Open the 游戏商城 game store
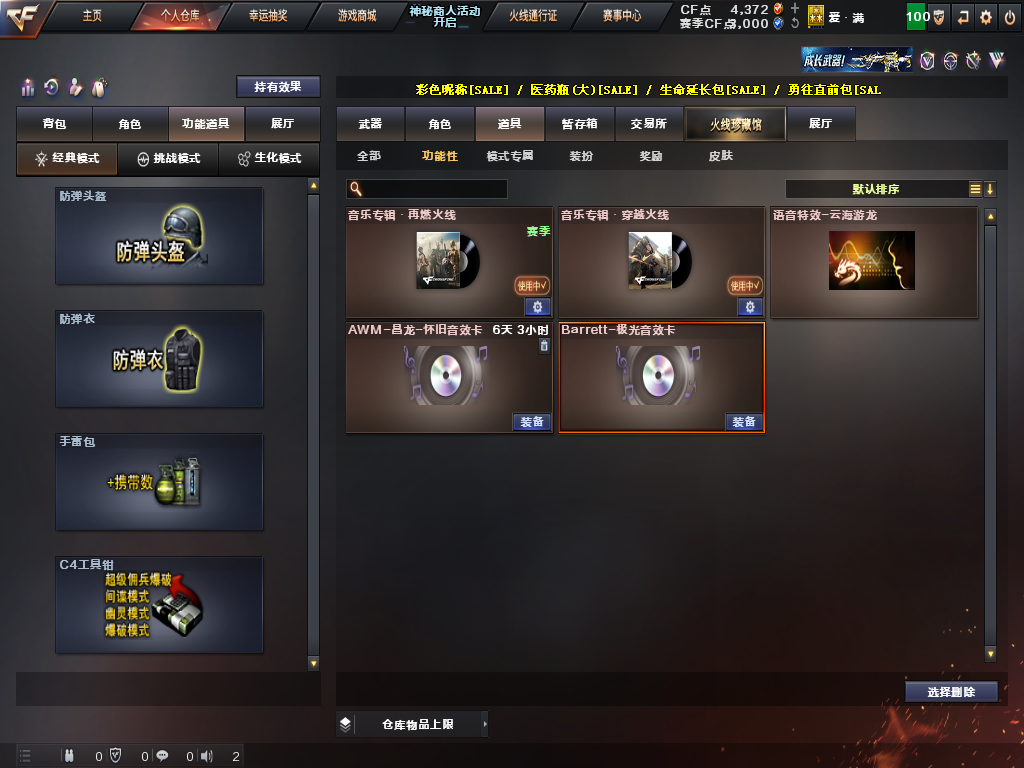This screenshot has width=1024, height=768. pos(357,16)
